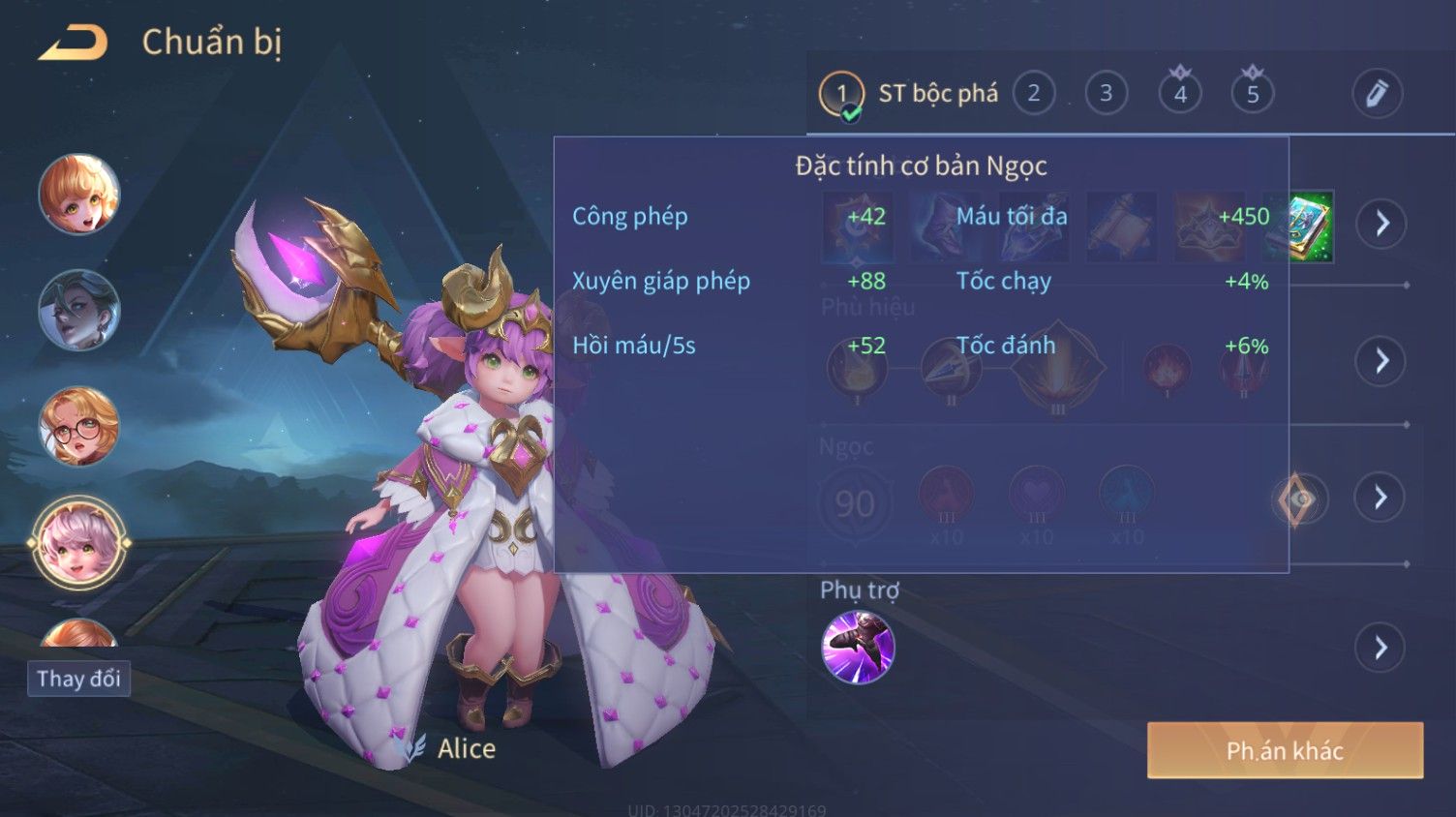
Task: Click the Ph.án khác button
Action: (x=1285, y=750)
